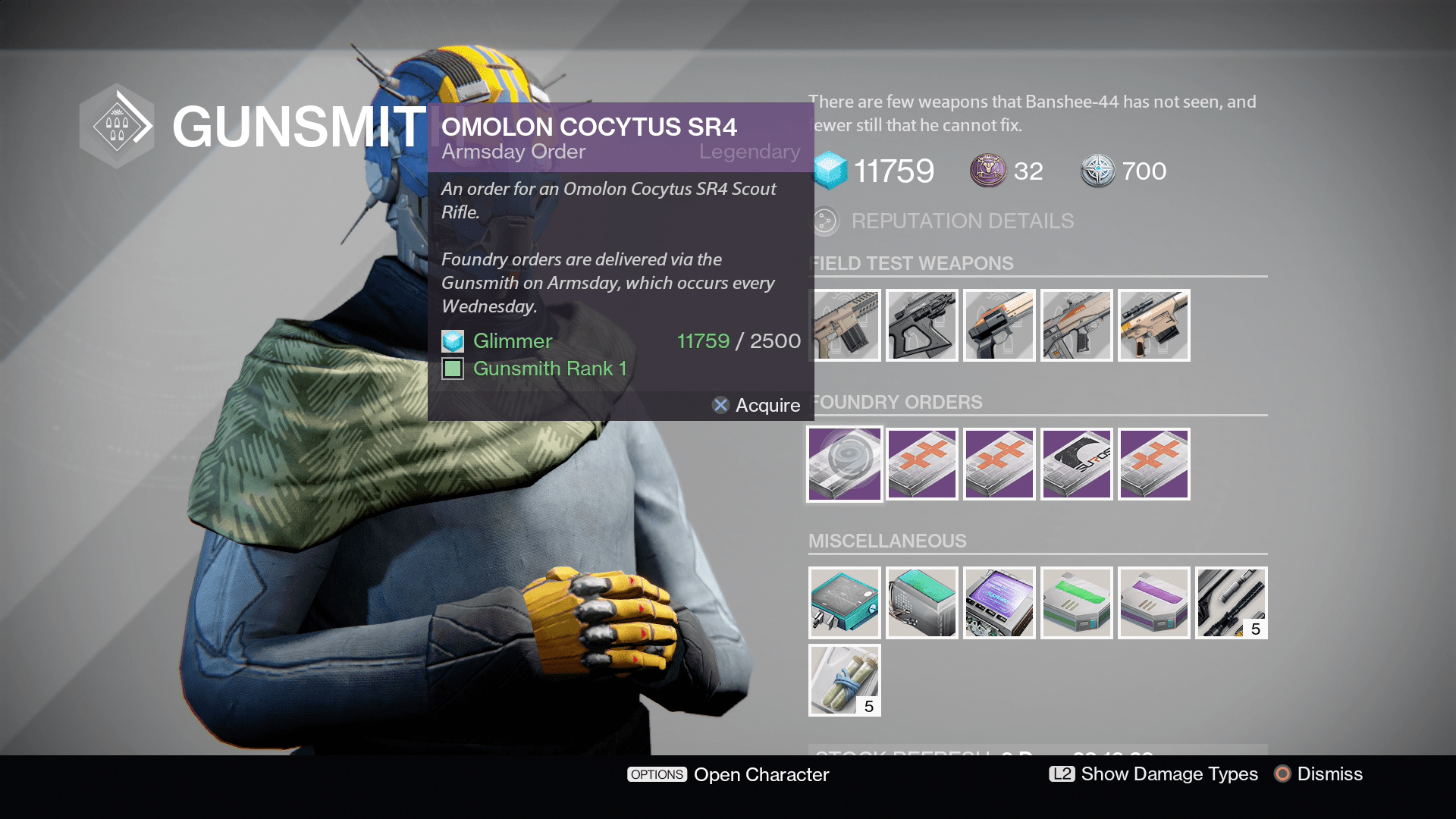Select the purple-screen device item
The height and width of the screenshot is (819, 1456).
(999, 603)
